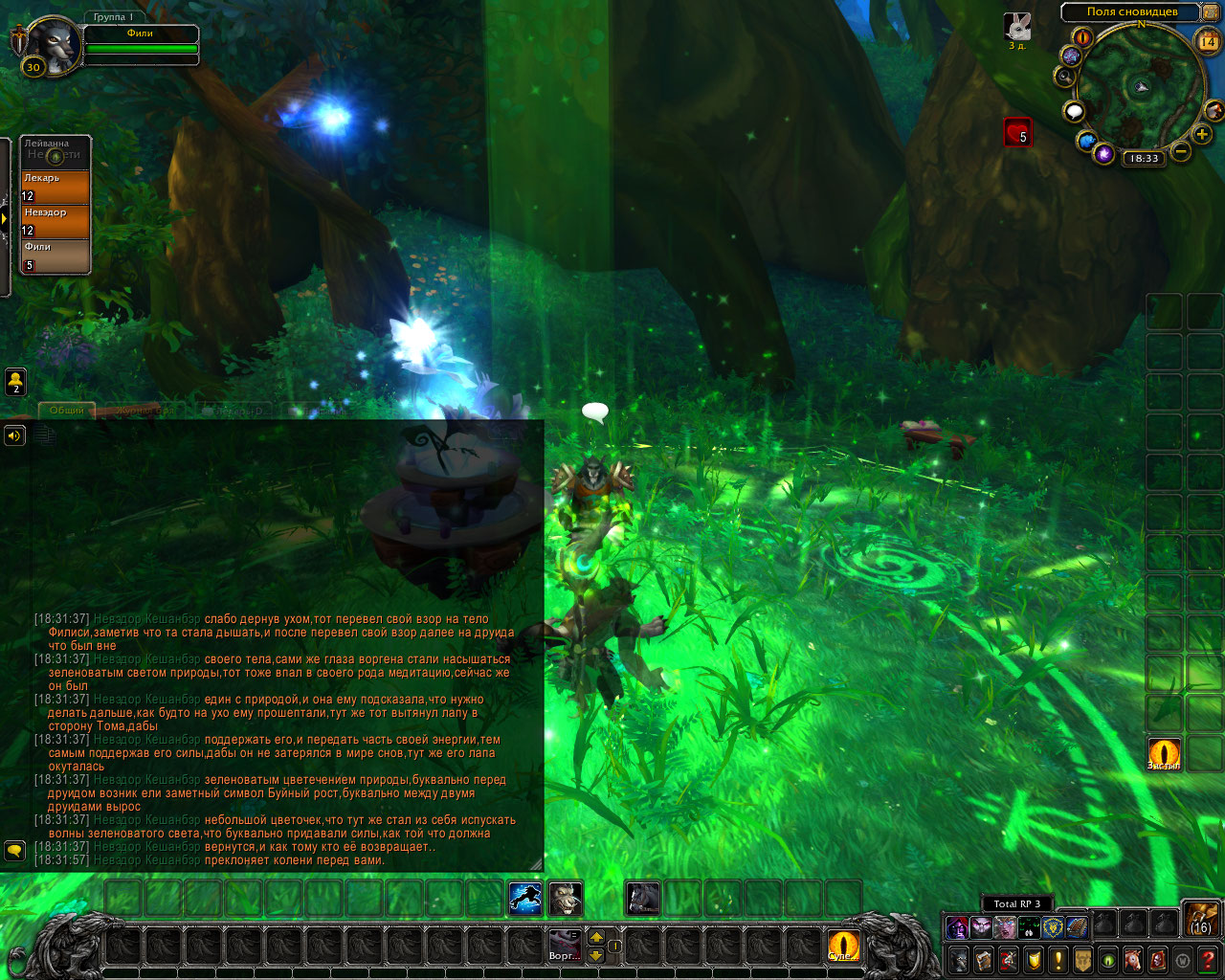The width and height of the screenshot is (1225, 980).
Task: Click the white rabbit buff icon
Action: (1017, 27)
